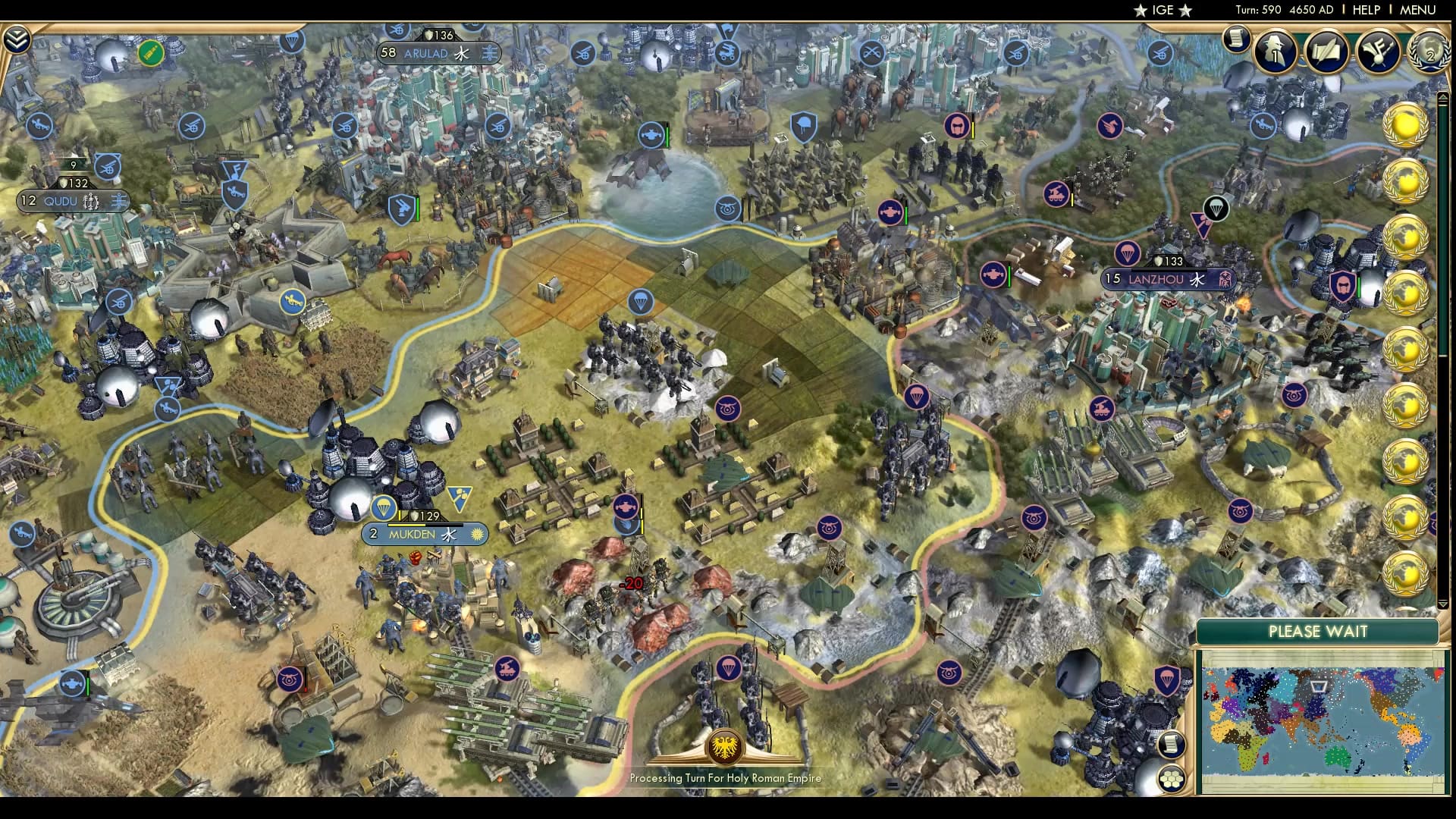Toggle the hex grid view via the minimap button
The image size is (1456, 819).
[x=1172, y=780]
